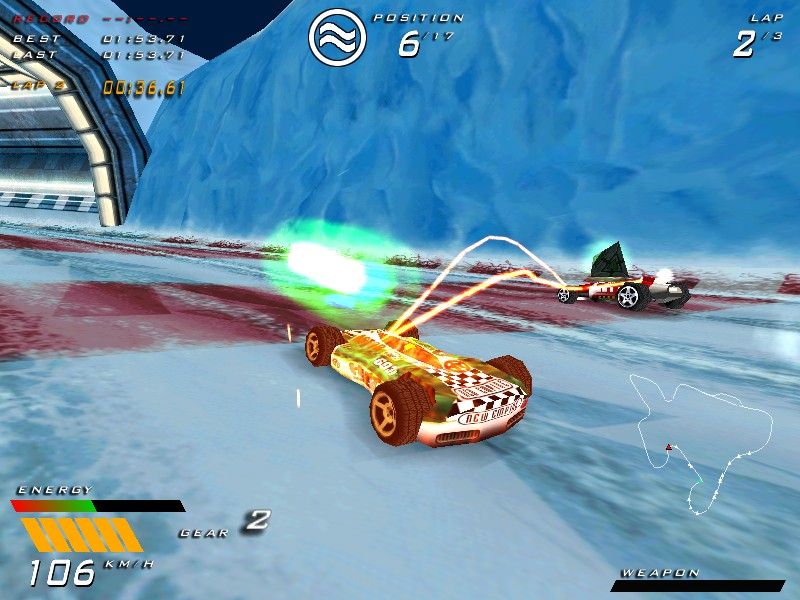Viewport: 800px width, 600px height.
Task: Click the wave symbol icon beside Position
Action: [337, 37]
